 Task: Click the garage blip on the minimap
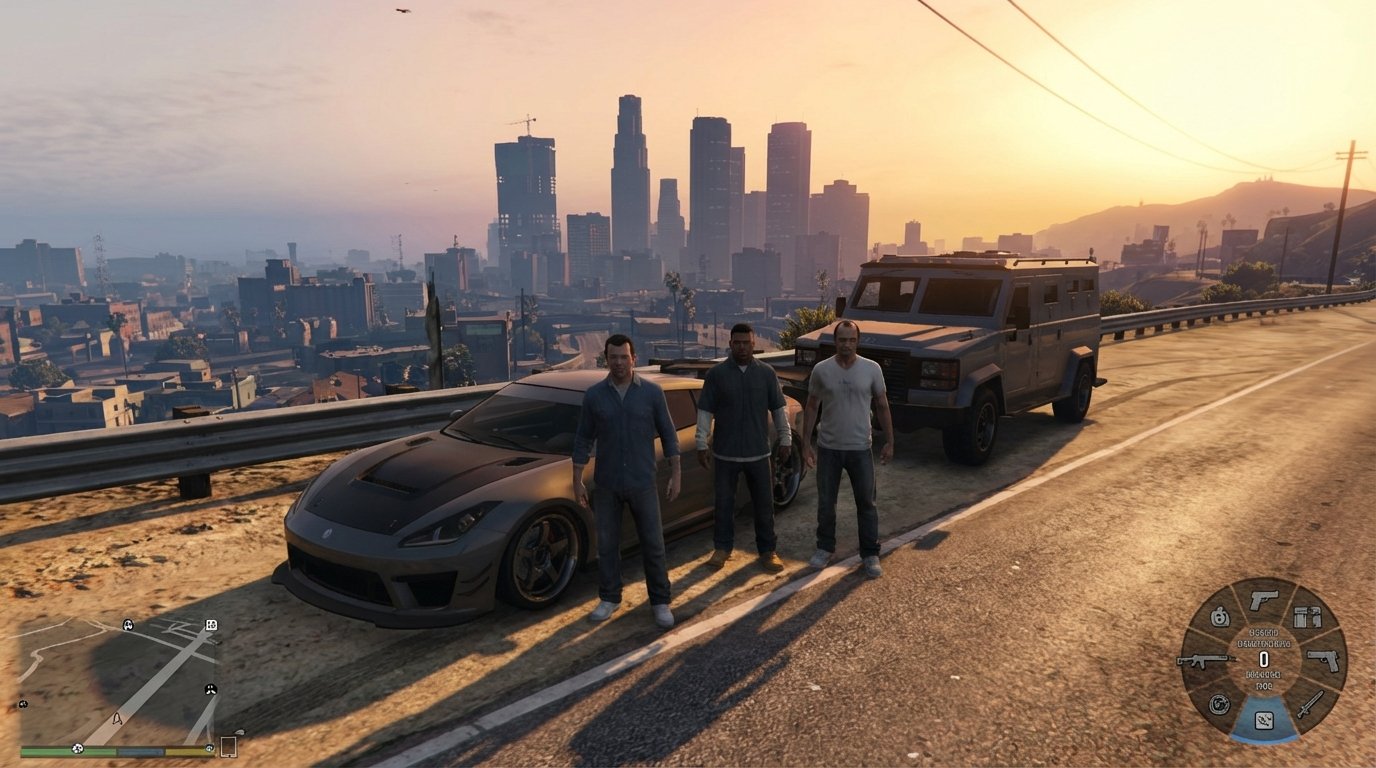coord(211,626)
